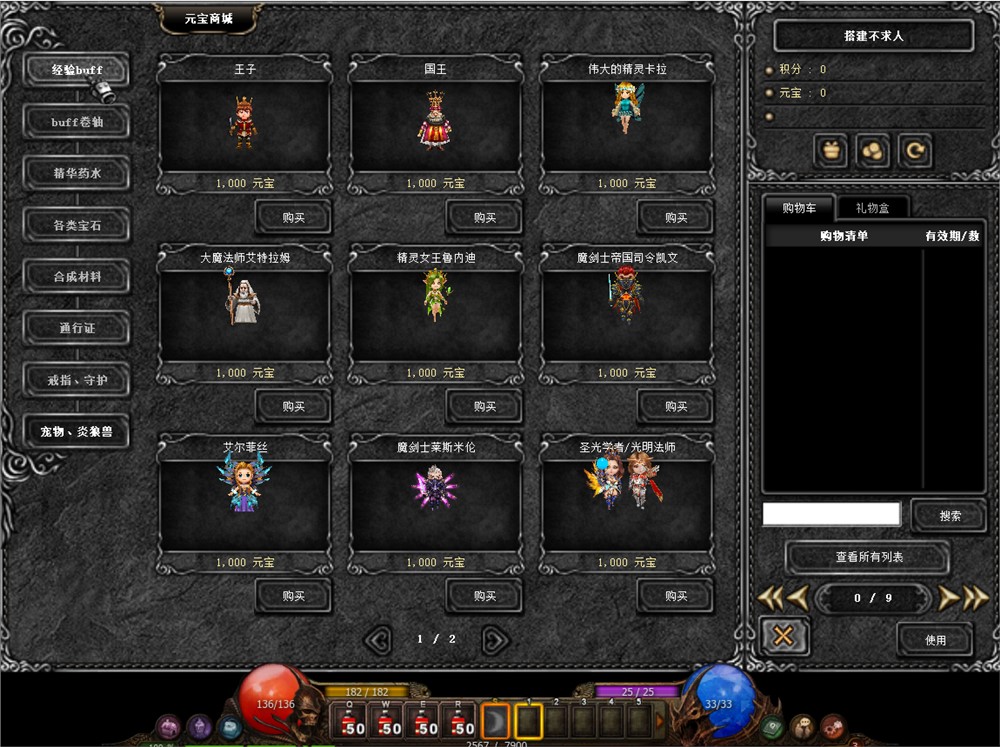This screenshot has height=747, width=1000.
Task: Hit the 搜索 search button
Action: (x=949, y=516)
